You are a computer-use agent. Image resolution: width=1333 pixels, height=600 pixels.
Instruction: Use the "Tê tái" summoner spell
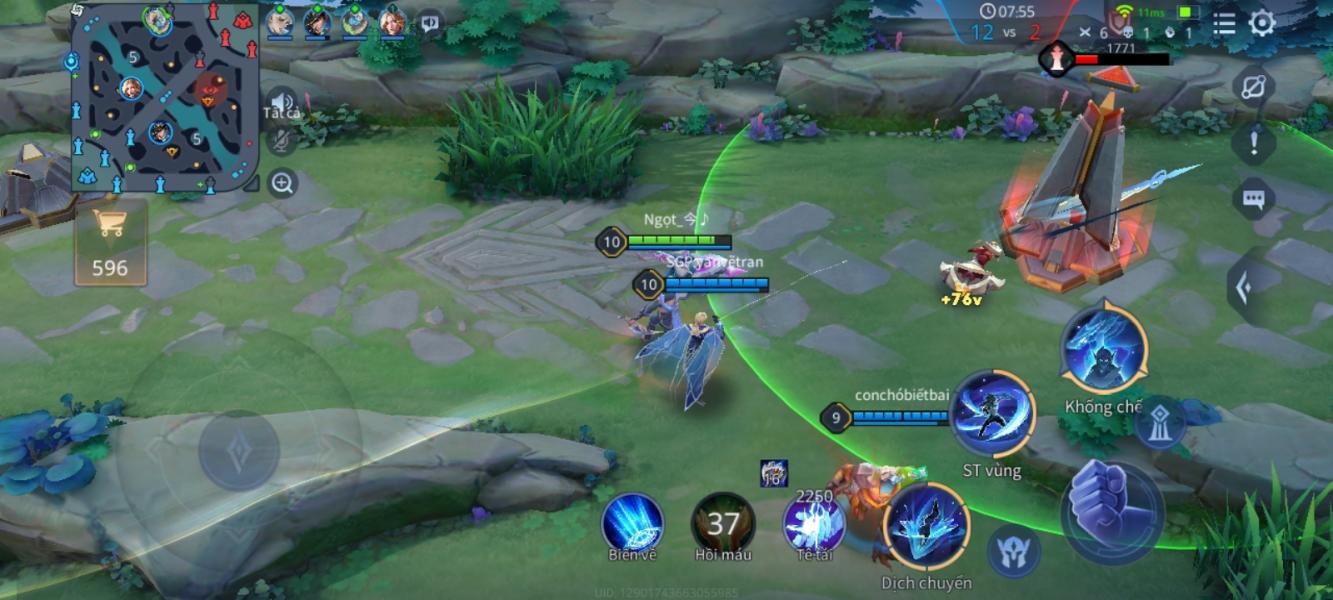(813, 522)
